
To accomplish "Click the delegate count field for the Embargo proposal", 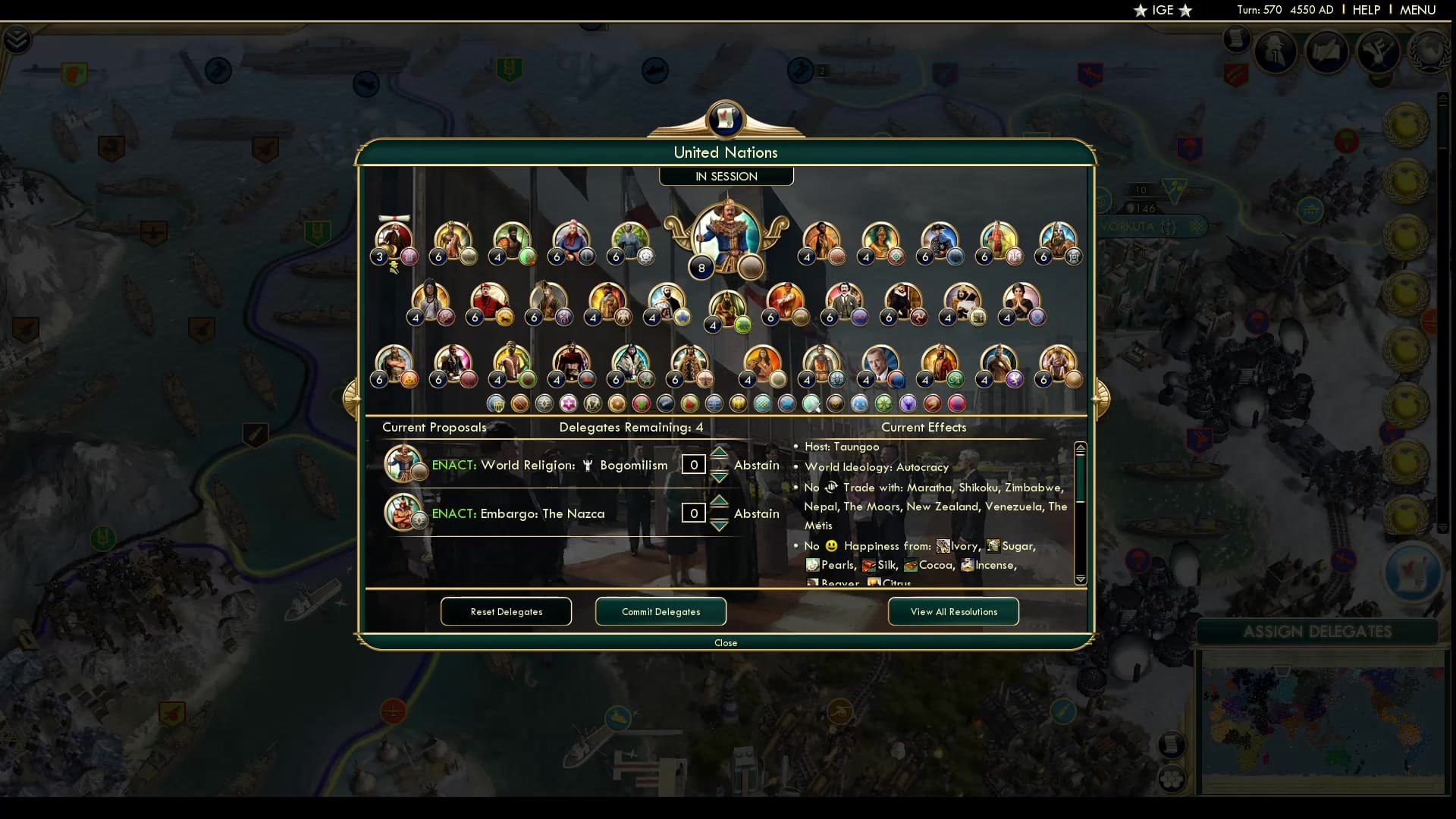I will point(694,513).
